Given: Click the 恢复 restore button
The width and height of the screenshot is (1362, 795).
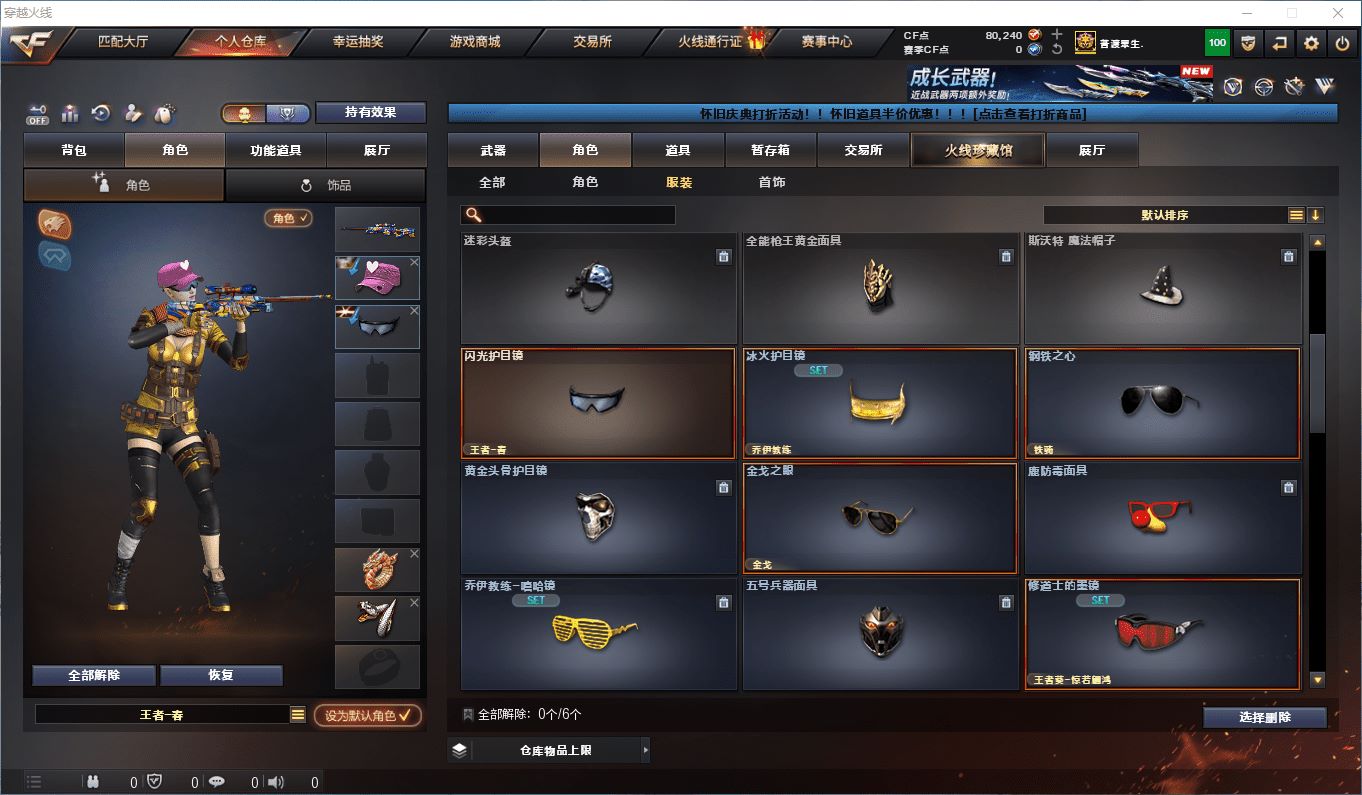Looking at the screenshot, I should pyautogui.click(x=221, y=675).
